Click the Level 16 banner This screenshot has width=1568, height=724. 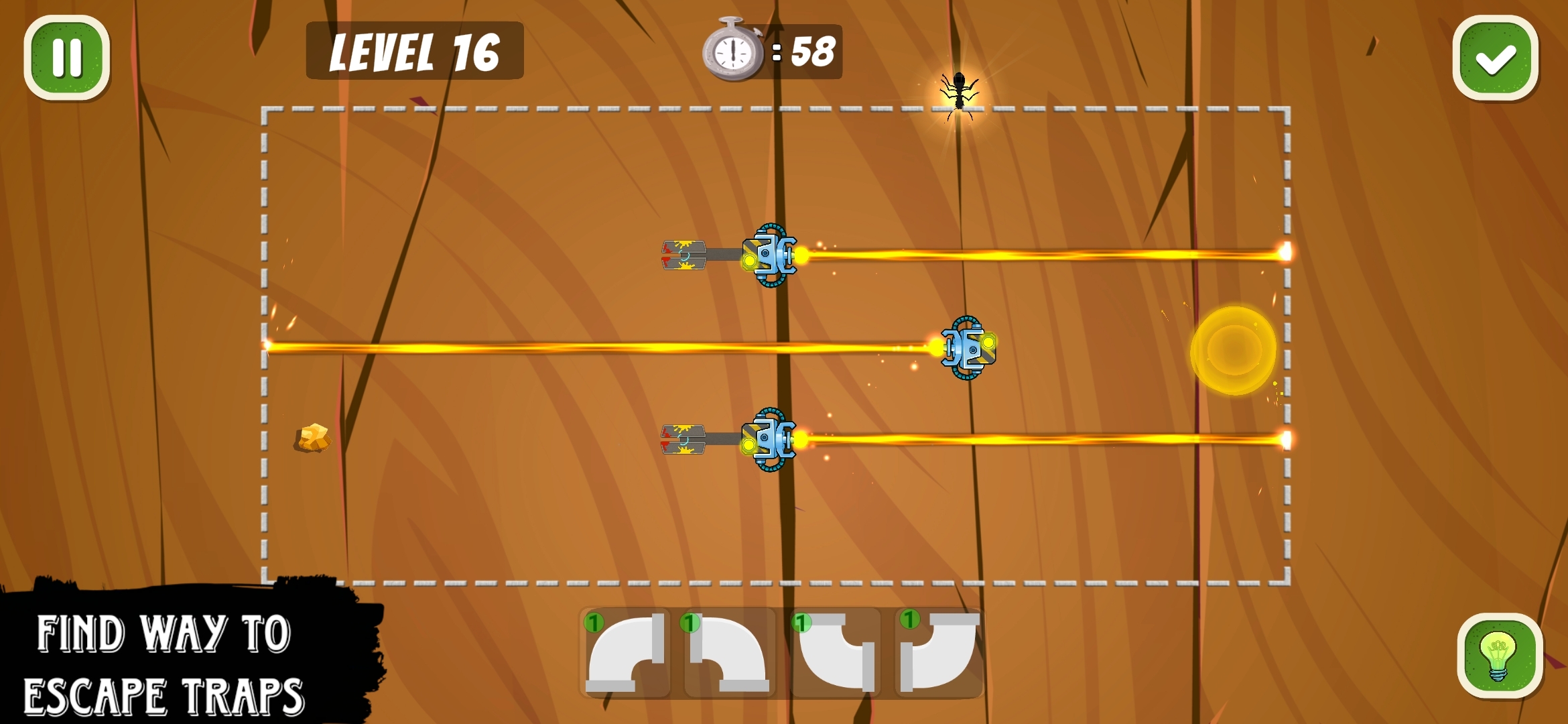click(414, 51)
